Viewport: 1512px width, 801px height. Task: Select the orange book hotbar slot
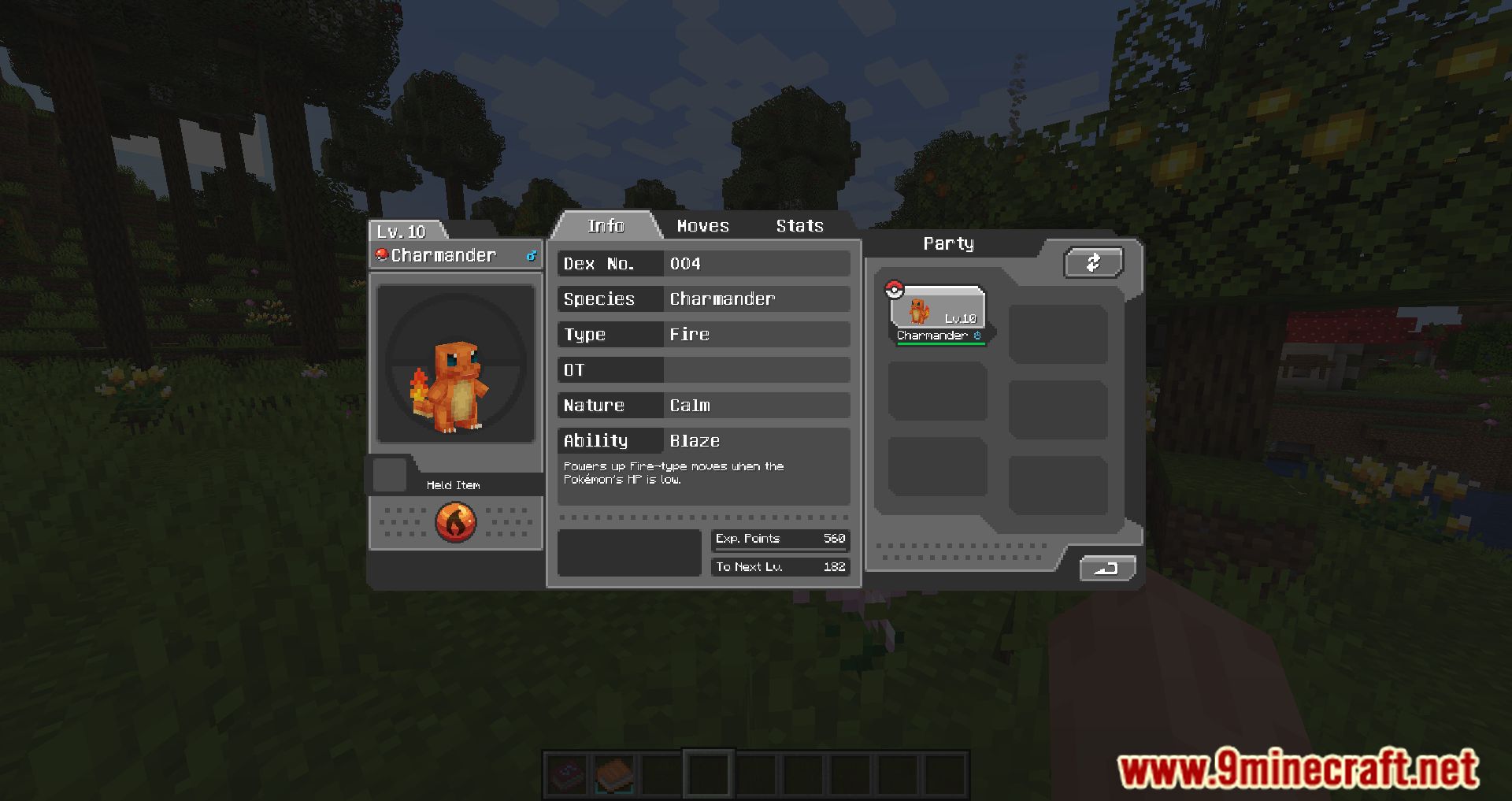pos(614,774)
